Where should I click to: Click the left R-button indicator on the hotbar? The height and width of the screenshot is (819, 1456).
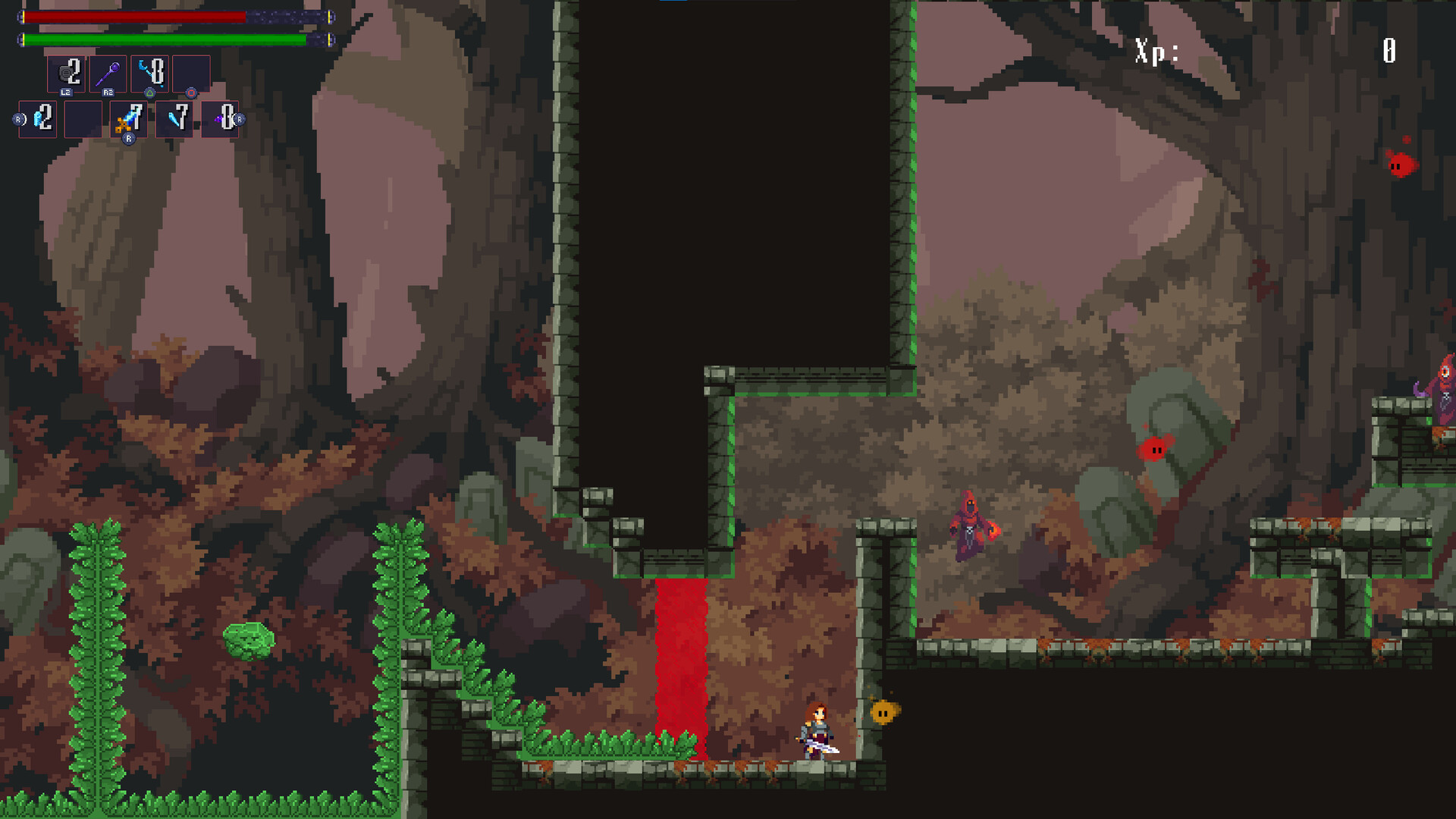(18, 119)
